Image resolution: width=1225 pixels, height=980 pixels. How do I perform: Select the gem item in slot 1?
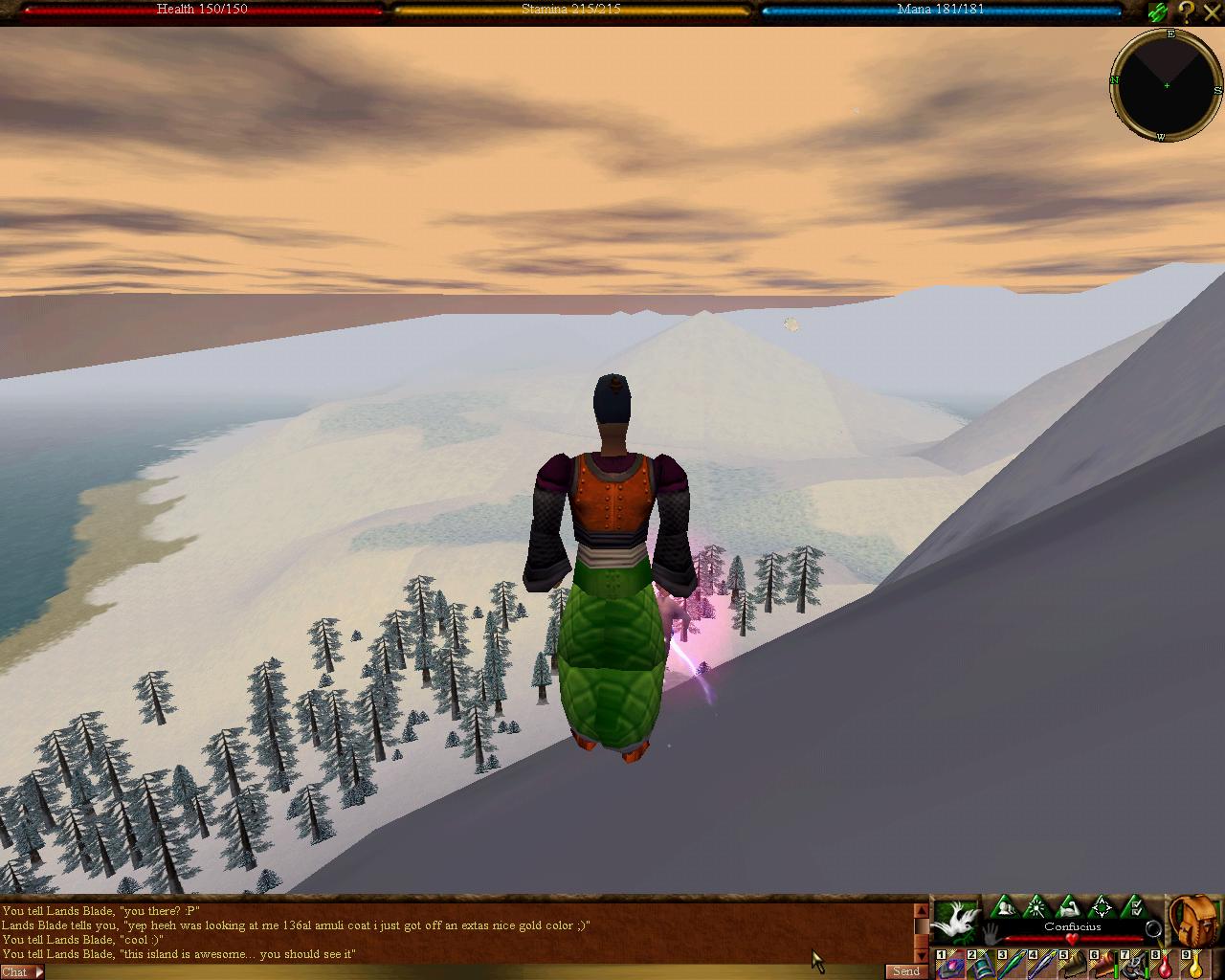pos(950,965)
